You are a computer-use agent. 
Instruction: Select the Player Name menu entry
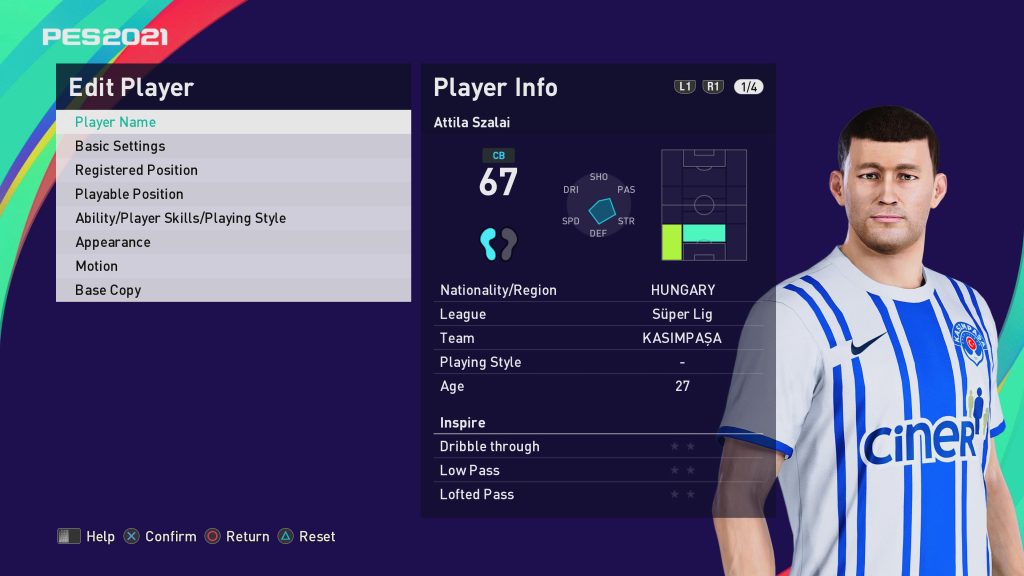point(232,122)
